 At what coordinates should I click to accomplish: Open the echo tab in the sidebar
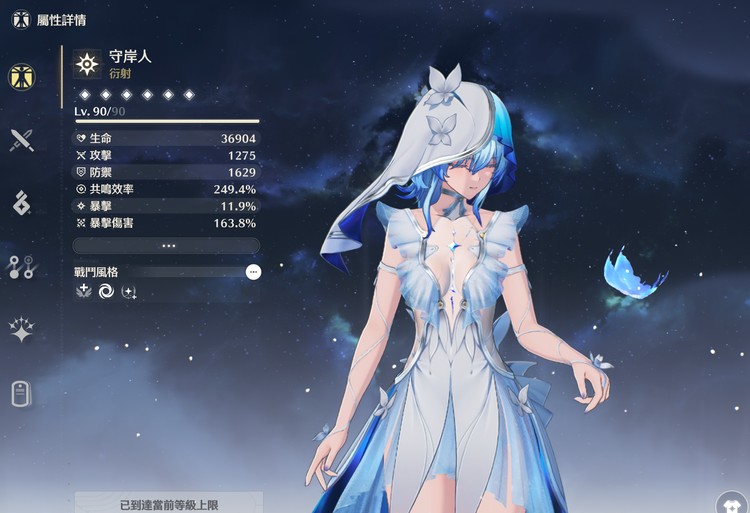[22, 203]
